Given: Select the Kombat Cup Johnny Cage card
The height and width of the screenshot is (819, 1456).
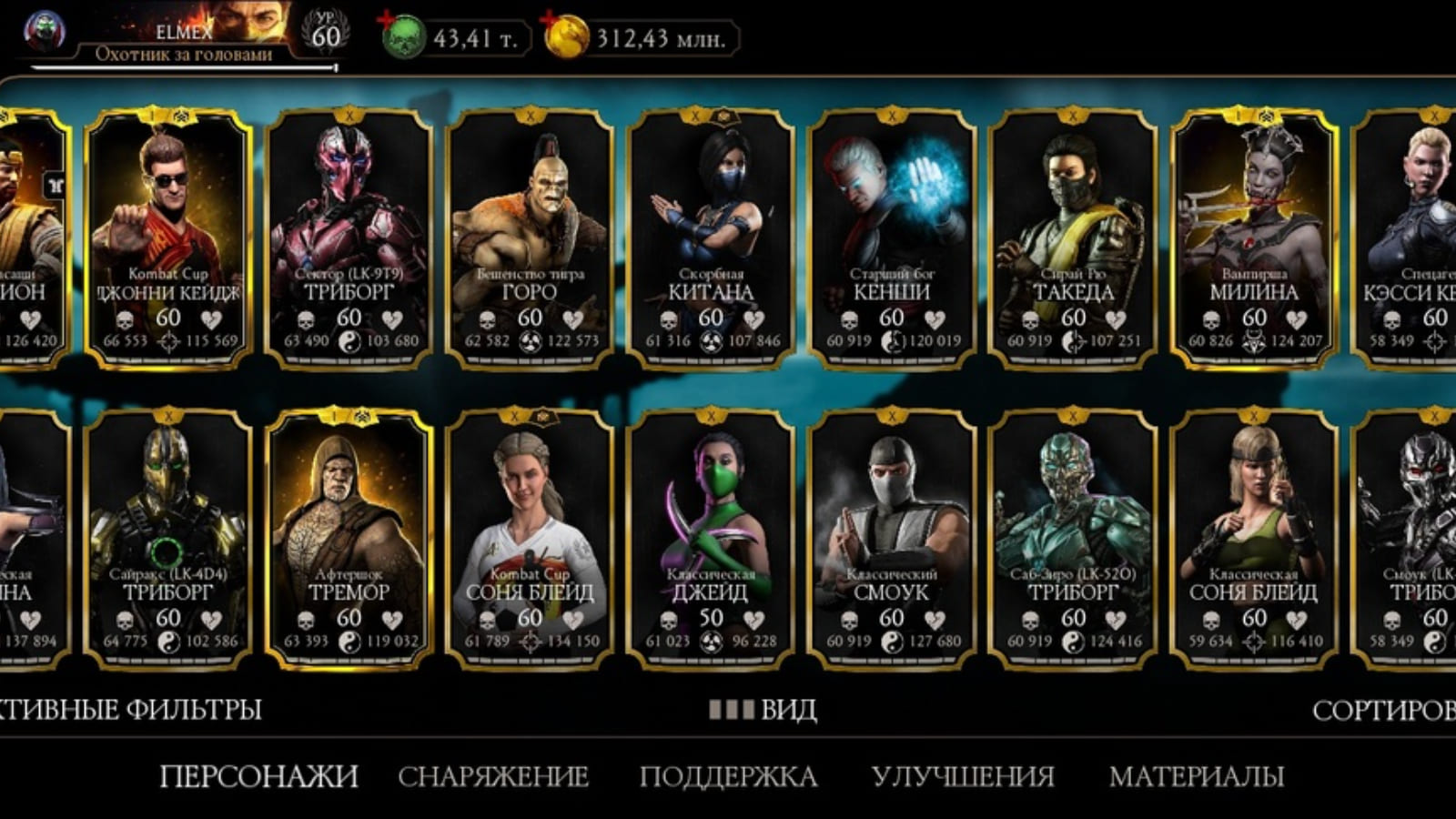Looking at the screenshot, I should click(168, 237).
